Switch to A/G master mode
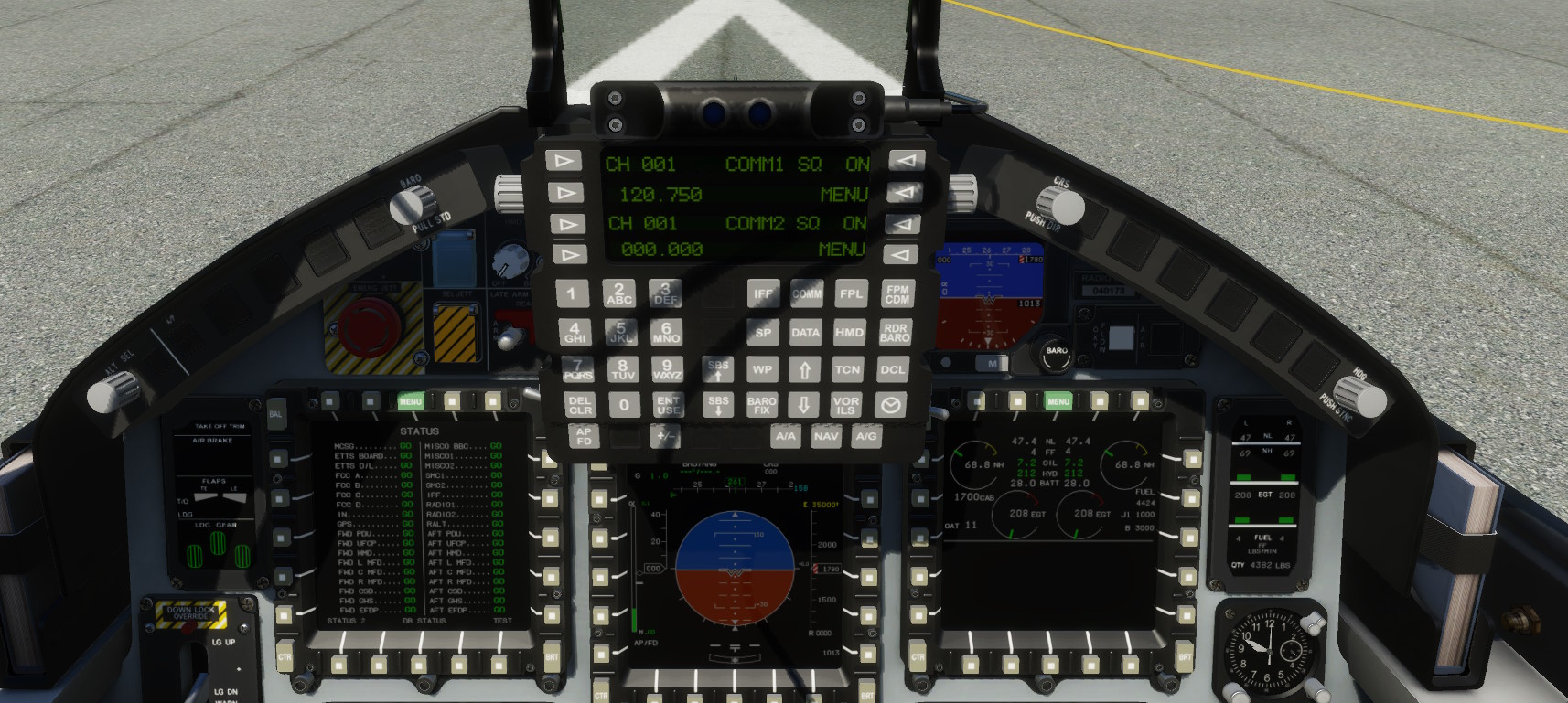 click(866, 437)
